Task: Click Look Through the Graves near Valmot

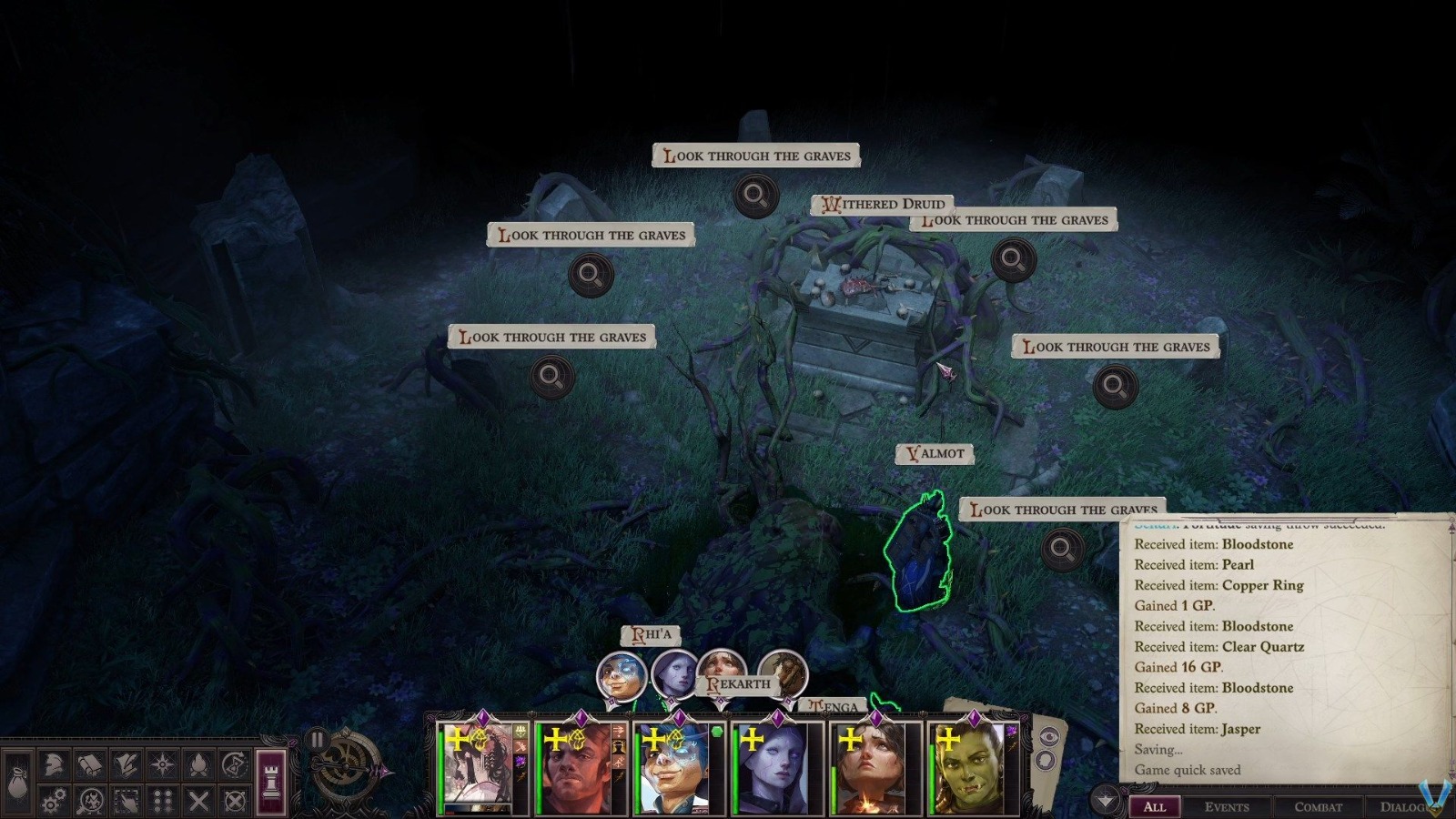Action: [1067, 510]
